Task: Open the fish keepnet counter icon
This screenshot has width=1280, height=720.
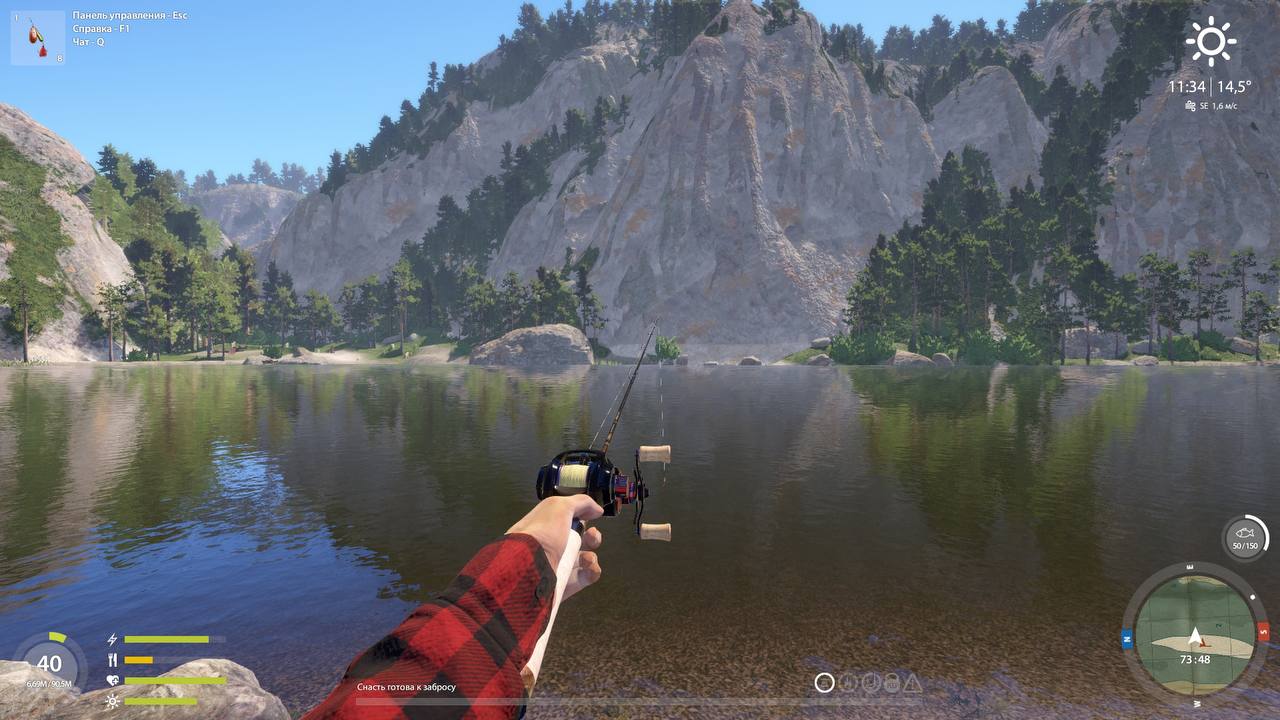Action: click(x=1245, y=537)
